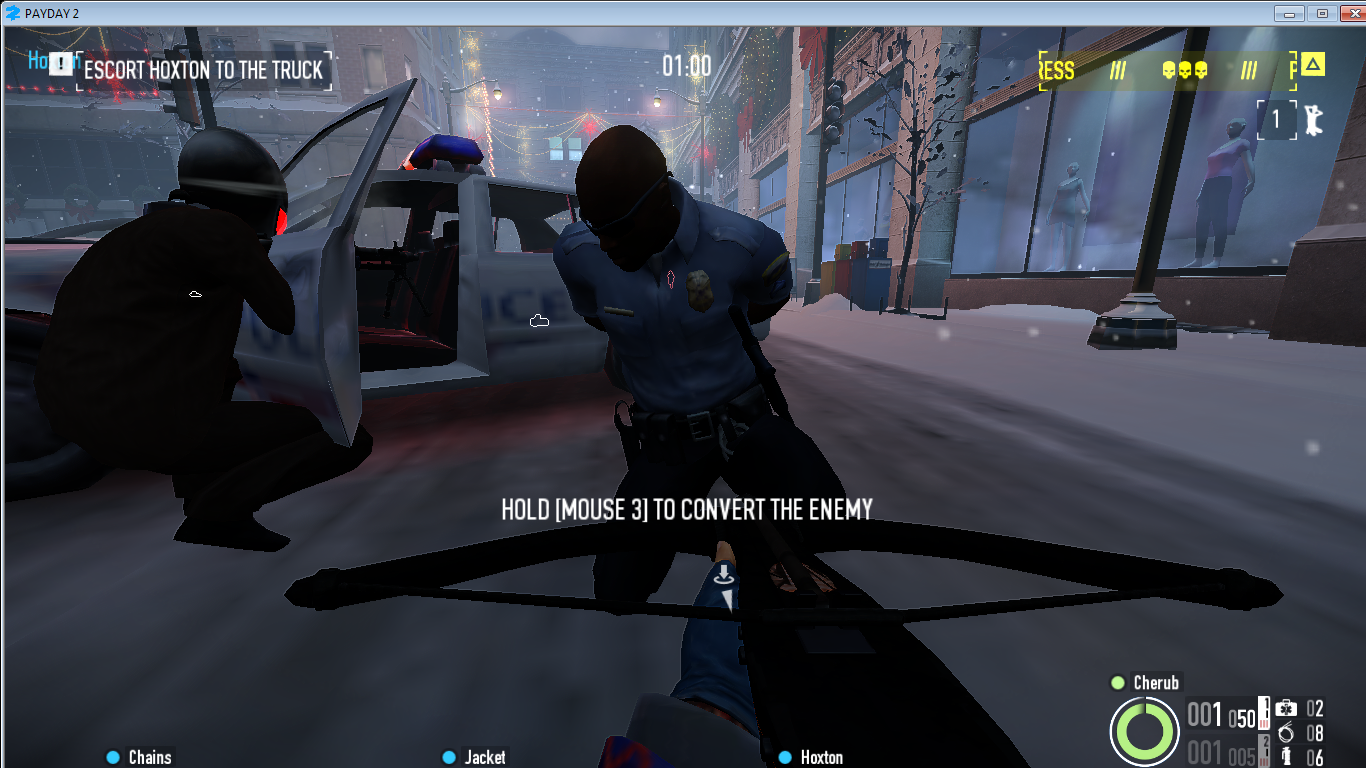Choose the cable ties icon

[1286, 734]
